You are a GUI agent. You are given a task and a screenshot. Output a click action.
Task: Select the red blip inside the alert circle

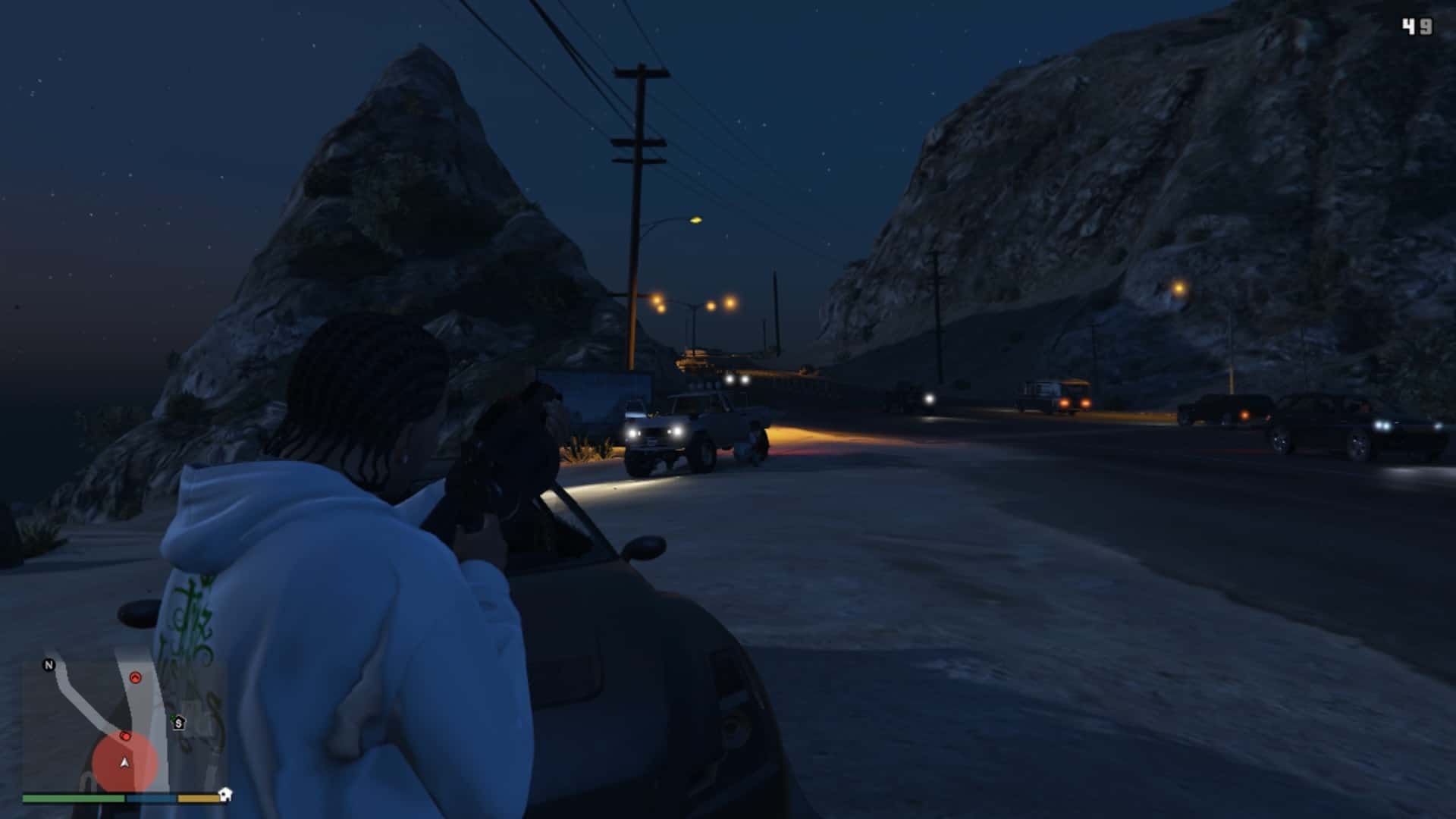click(x=126, y=736)
